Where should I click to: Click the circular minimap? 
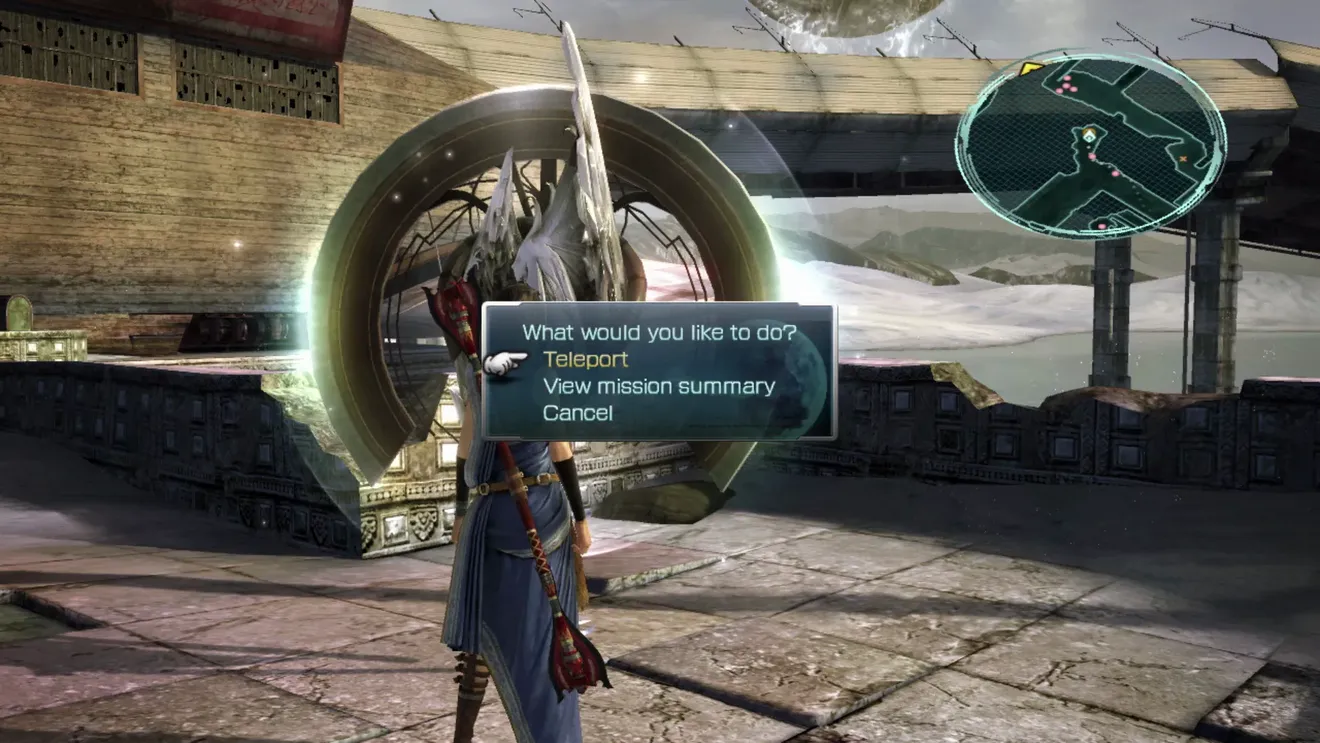(1091, 145)
